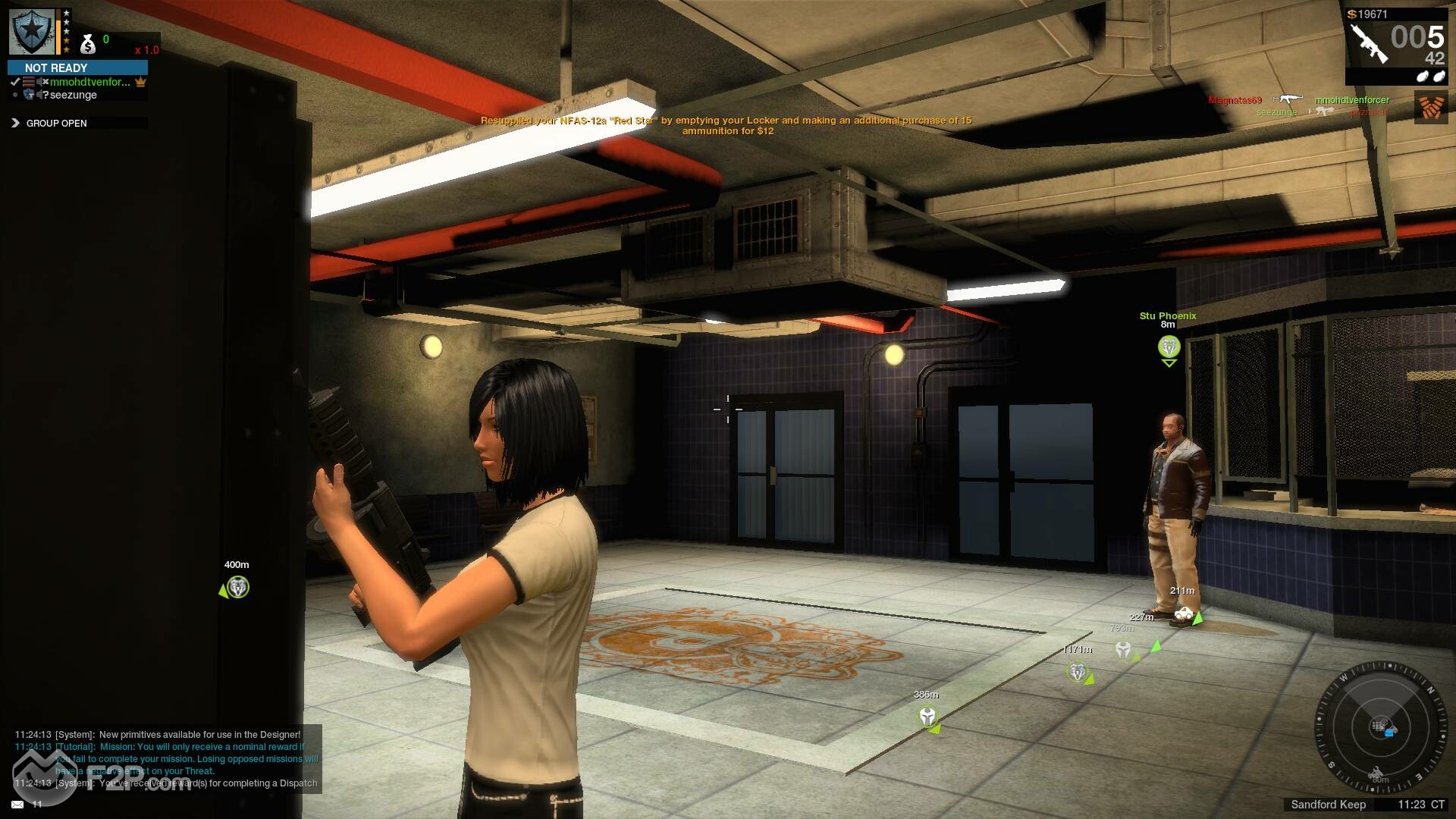Select the Stu Phoenix contact marker

coord(1169,347)
